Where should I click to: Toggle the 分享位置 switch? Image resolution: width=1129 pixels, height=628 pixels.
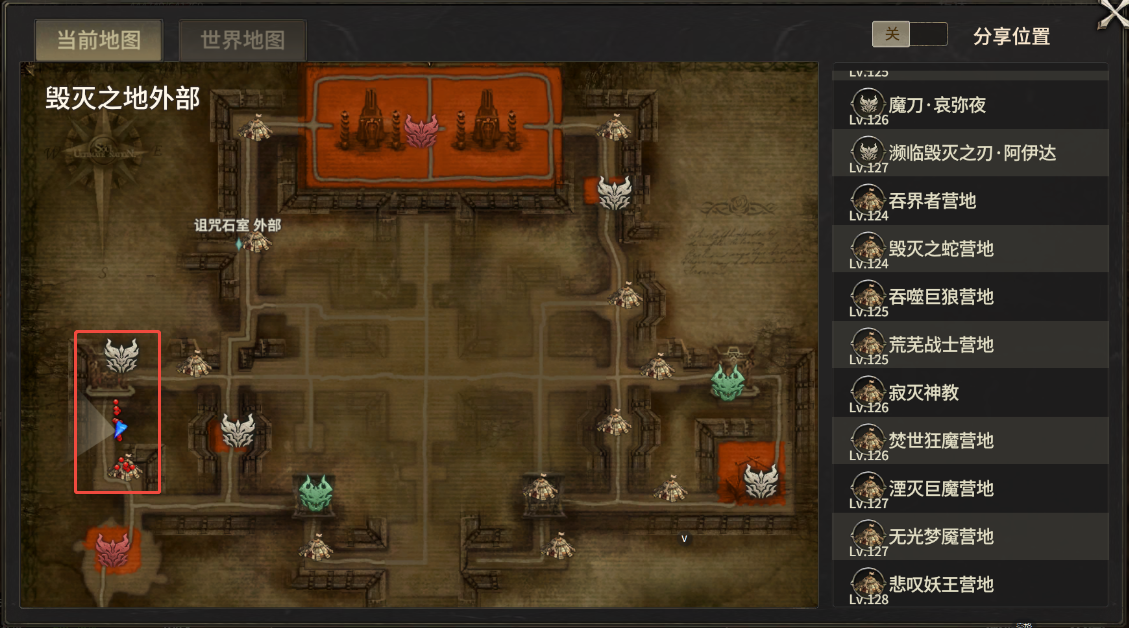click(909, 35)
